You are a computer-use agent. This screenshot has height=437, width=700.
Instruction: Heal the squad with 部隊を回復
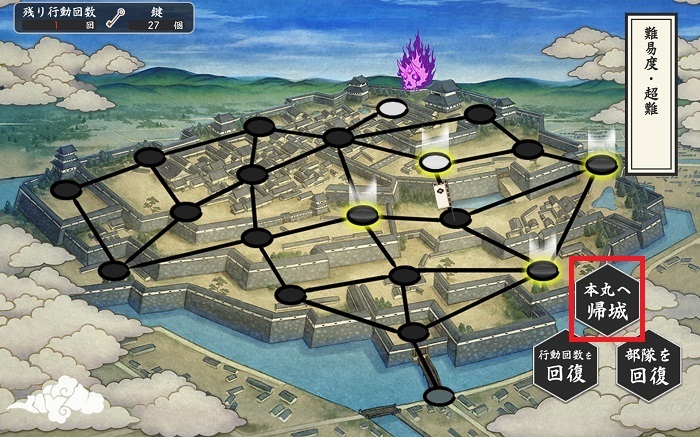pyautogui.click(x=646, y=366)
